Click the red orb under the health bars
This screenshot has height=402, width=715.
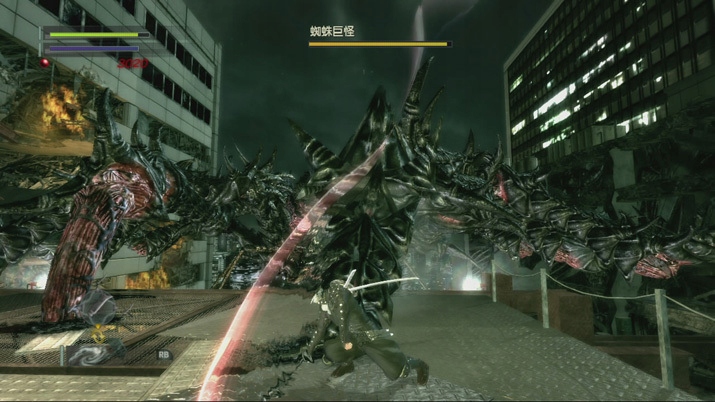click(x=45, y=62)
